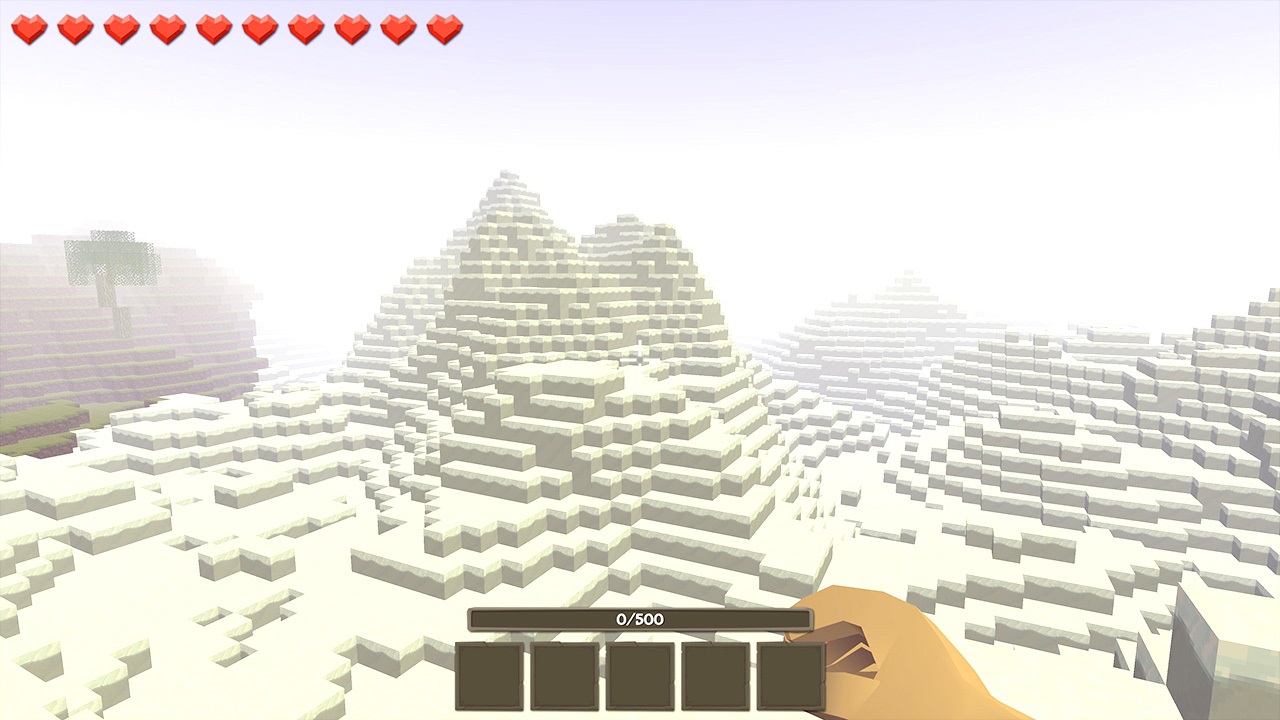Select the last hotbar slot

(x=793, y=677)
